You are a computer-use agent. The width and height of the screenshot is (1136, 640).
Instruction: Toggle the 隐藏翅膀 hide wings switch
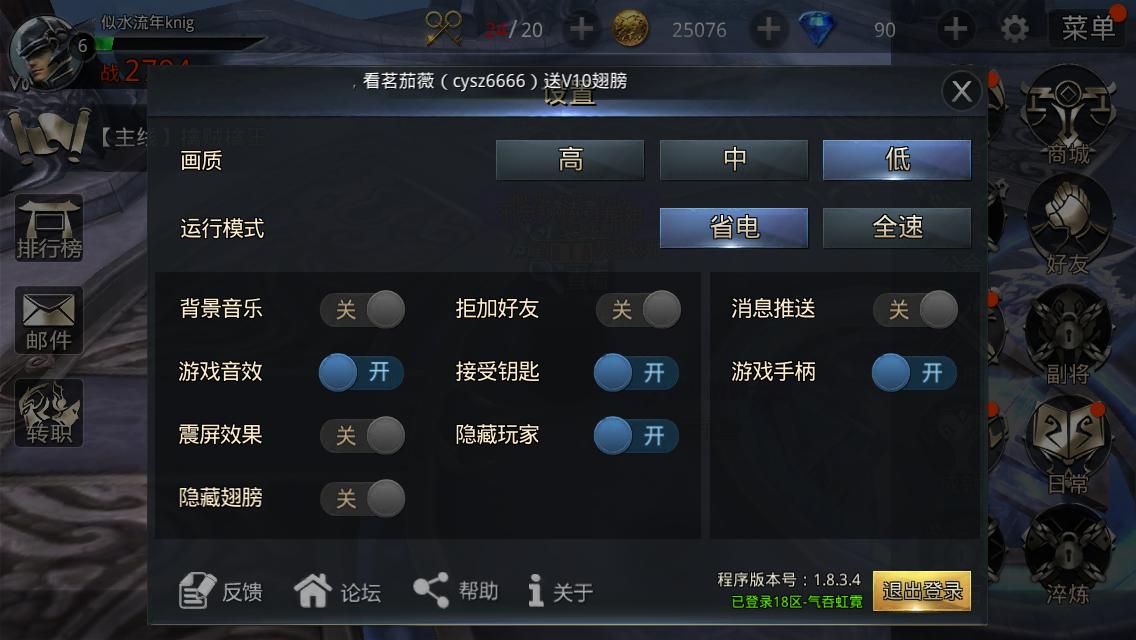pos(362,498)
